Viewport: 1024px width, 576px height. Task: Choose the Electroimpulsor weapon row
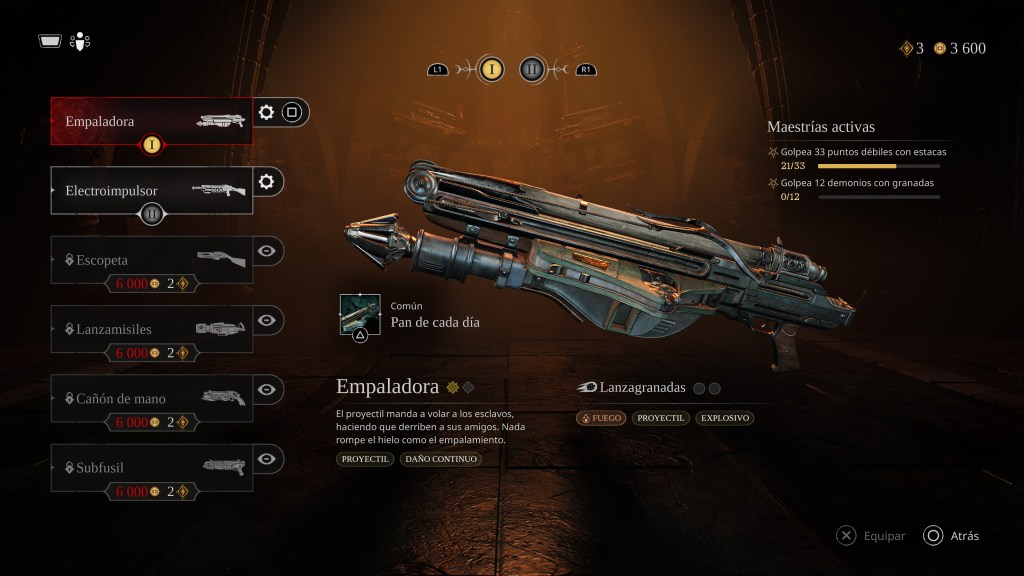pos(150,190)
